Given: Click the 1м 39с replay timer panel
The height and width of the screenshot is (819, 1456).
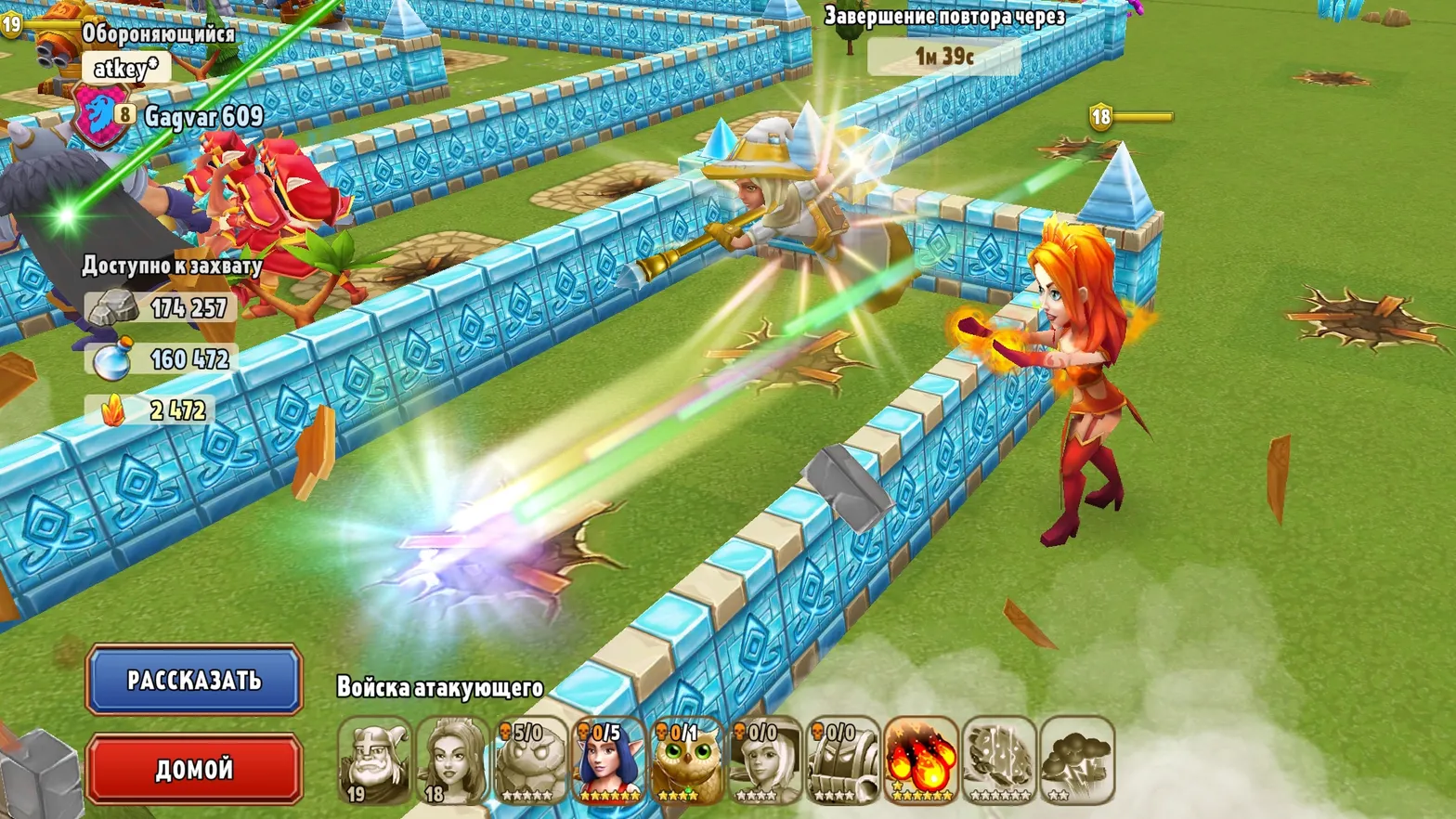Looking at the screenshot, I should coord(946,57).
